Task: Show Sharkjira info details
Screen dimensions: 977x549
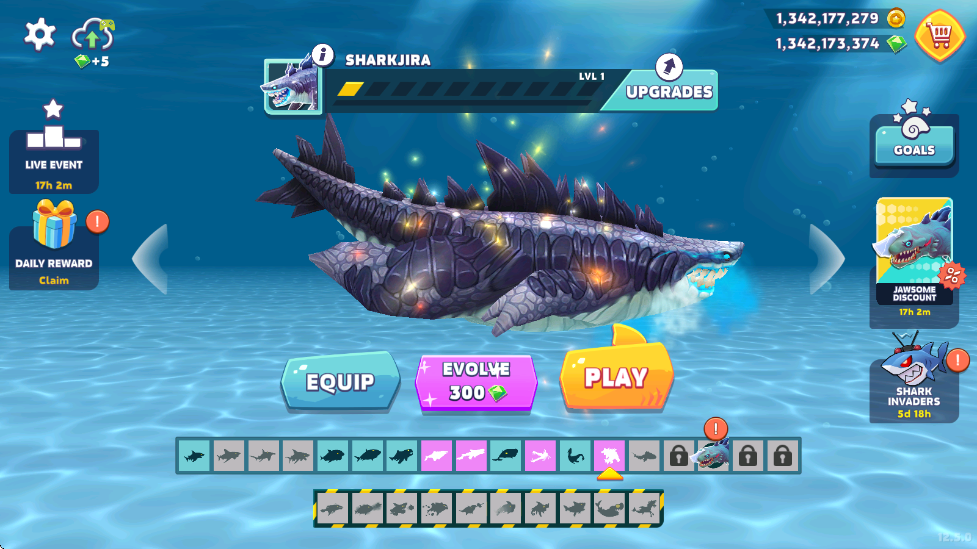Action: (322, 55)
